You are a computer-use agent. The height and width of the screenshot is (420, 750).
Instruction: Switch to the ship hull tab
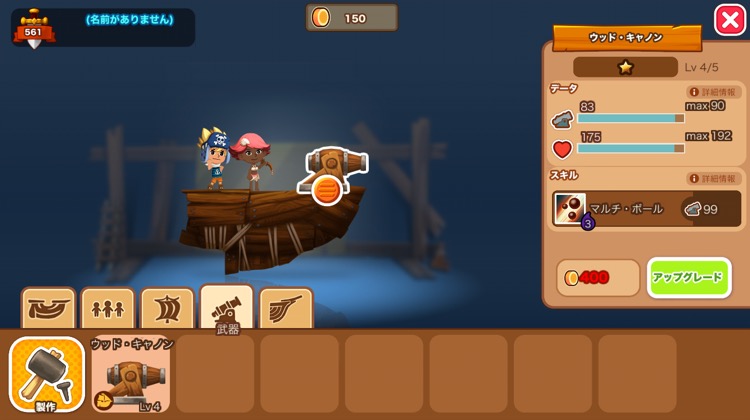[48, 309]
